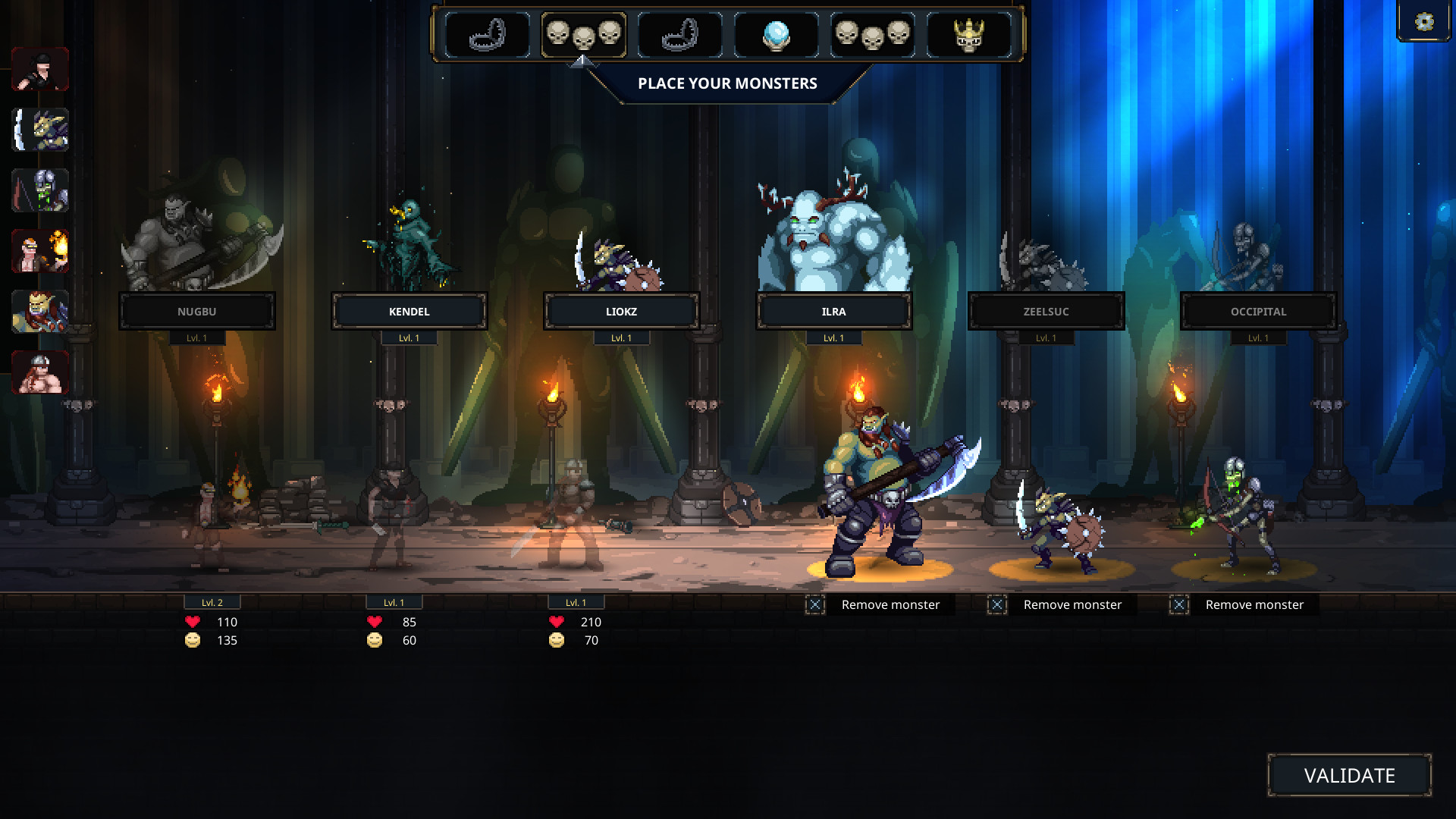This screenshot has width=1456, height=819.
Task: Open the settings gear in the top-right corner
Action: [x=1423, y=22]
